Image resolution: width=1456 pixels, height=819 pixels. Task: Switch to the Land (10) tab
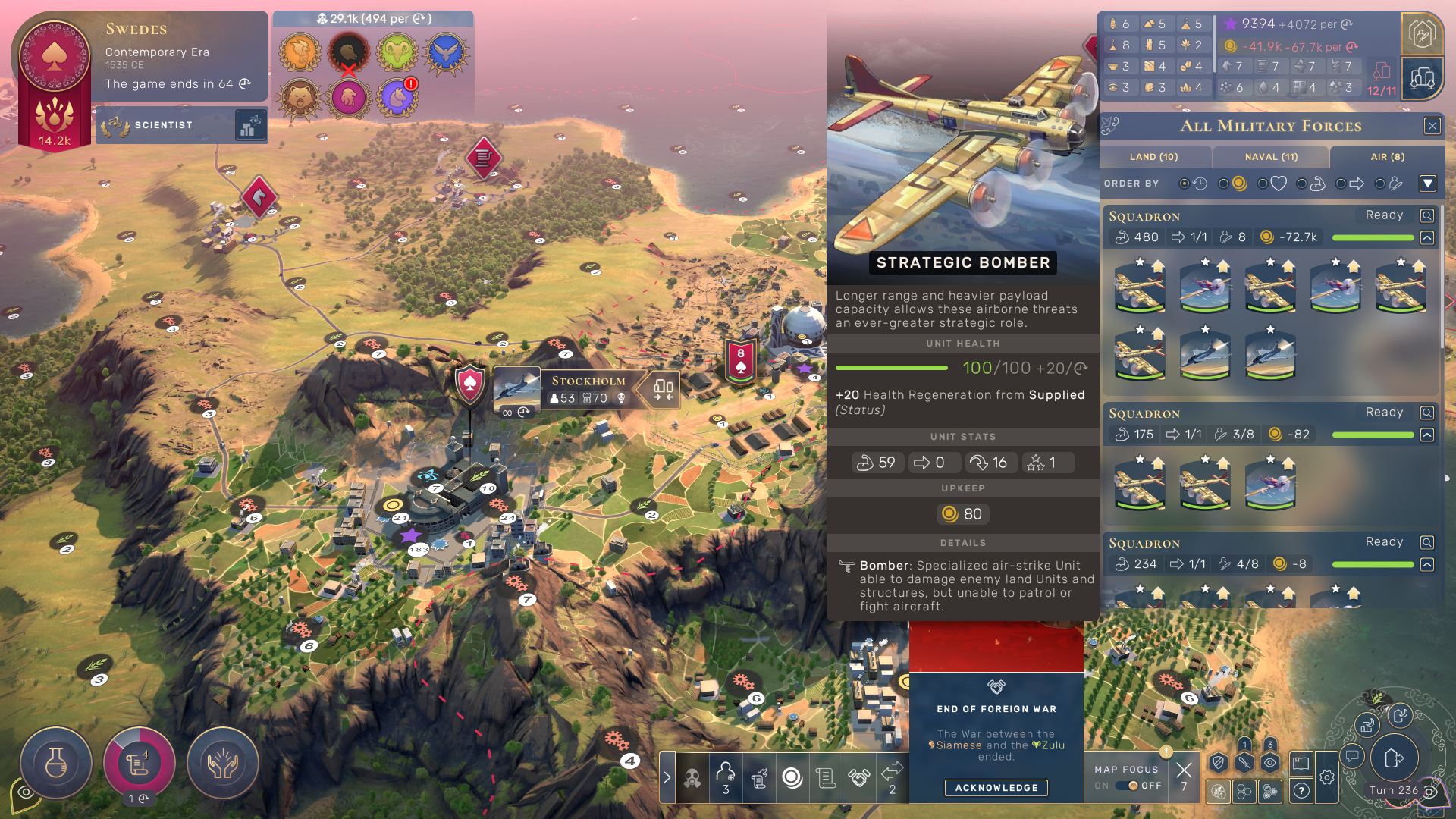pyautogui.click(x=1153, y=157)
